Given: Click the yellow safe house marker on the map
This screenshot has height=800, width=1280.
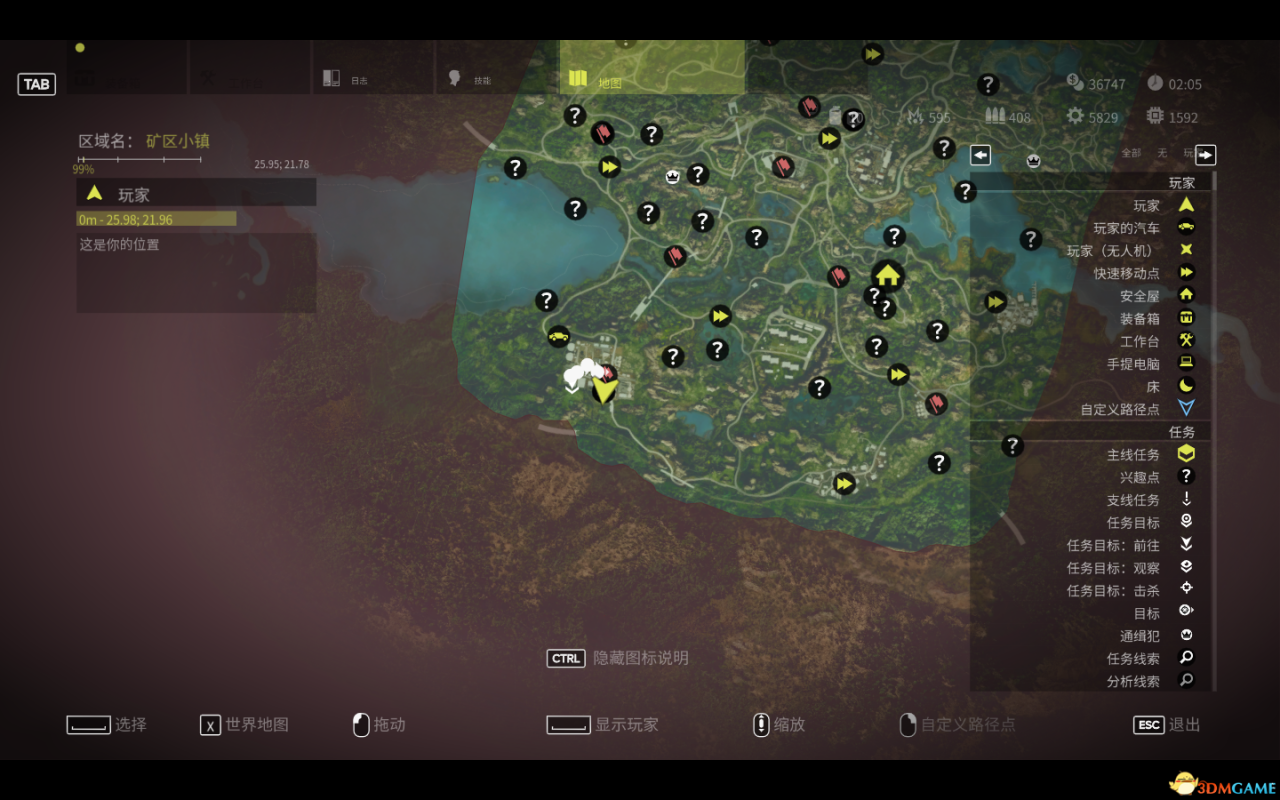Looking at the screenshot, I should pos(887,273).
